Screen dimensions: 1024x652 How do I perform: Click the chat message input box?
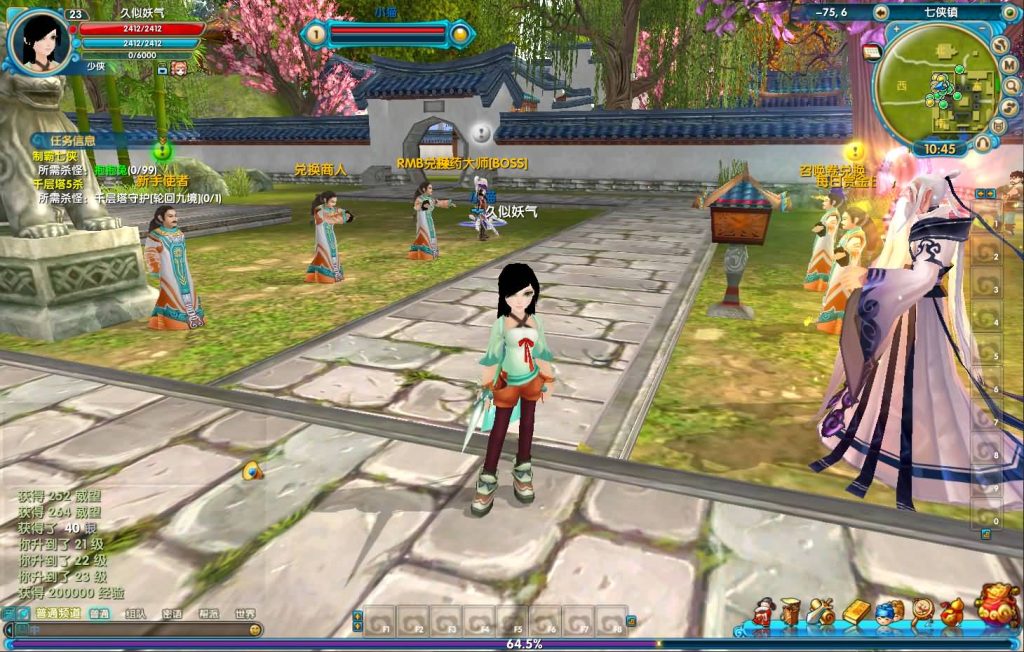(x=130, y=630)
